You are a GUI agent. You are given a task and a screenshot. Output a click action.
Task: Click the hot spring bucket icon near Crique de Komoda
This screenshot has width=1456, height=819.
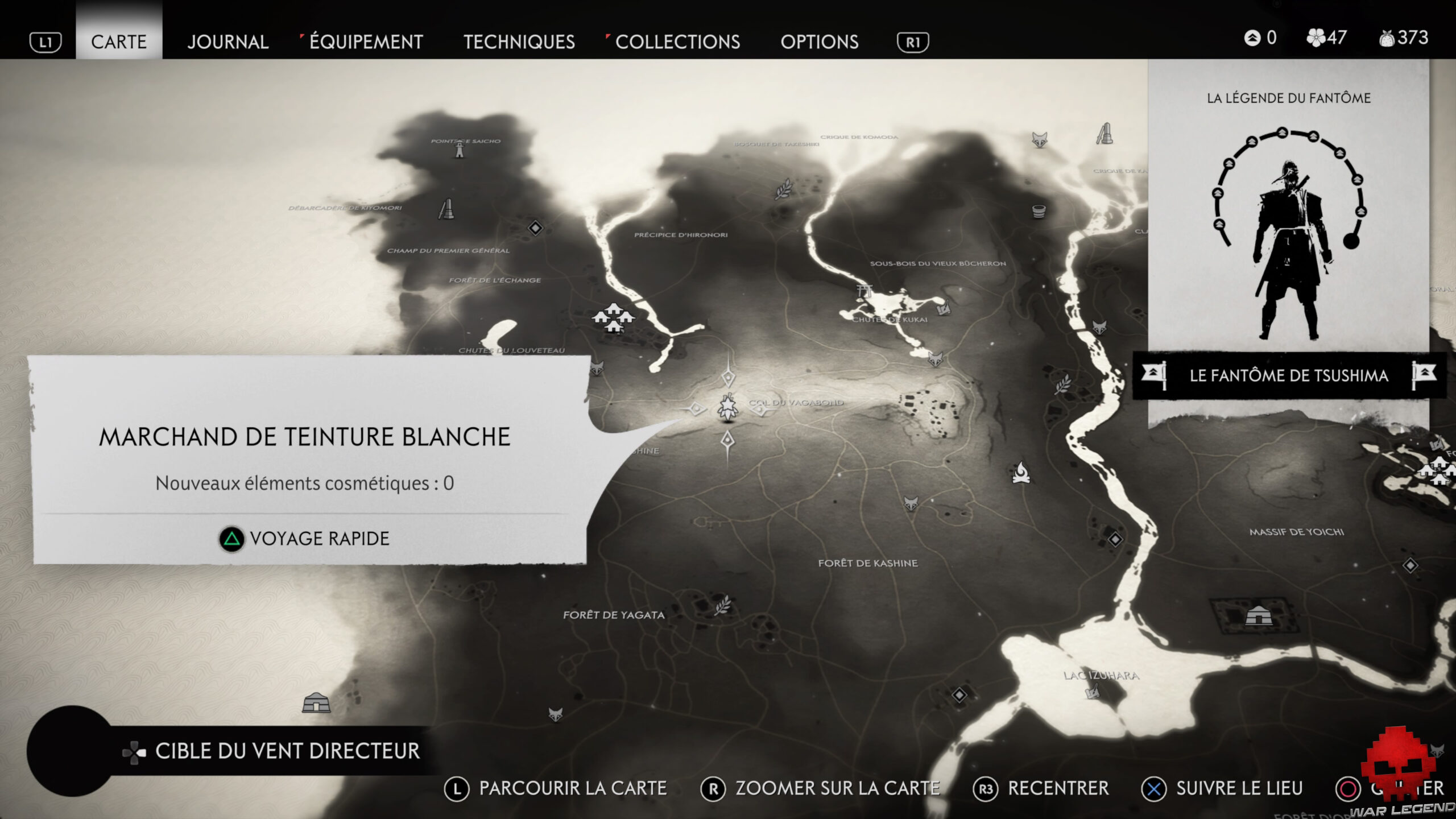coord(1038,212)
